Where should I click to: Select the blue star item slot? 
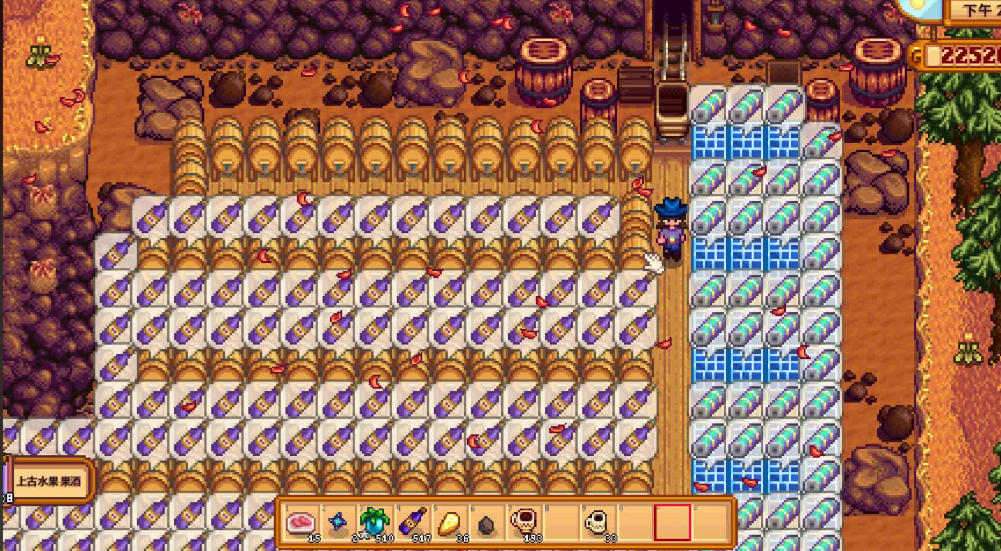[x=337, y=522]
